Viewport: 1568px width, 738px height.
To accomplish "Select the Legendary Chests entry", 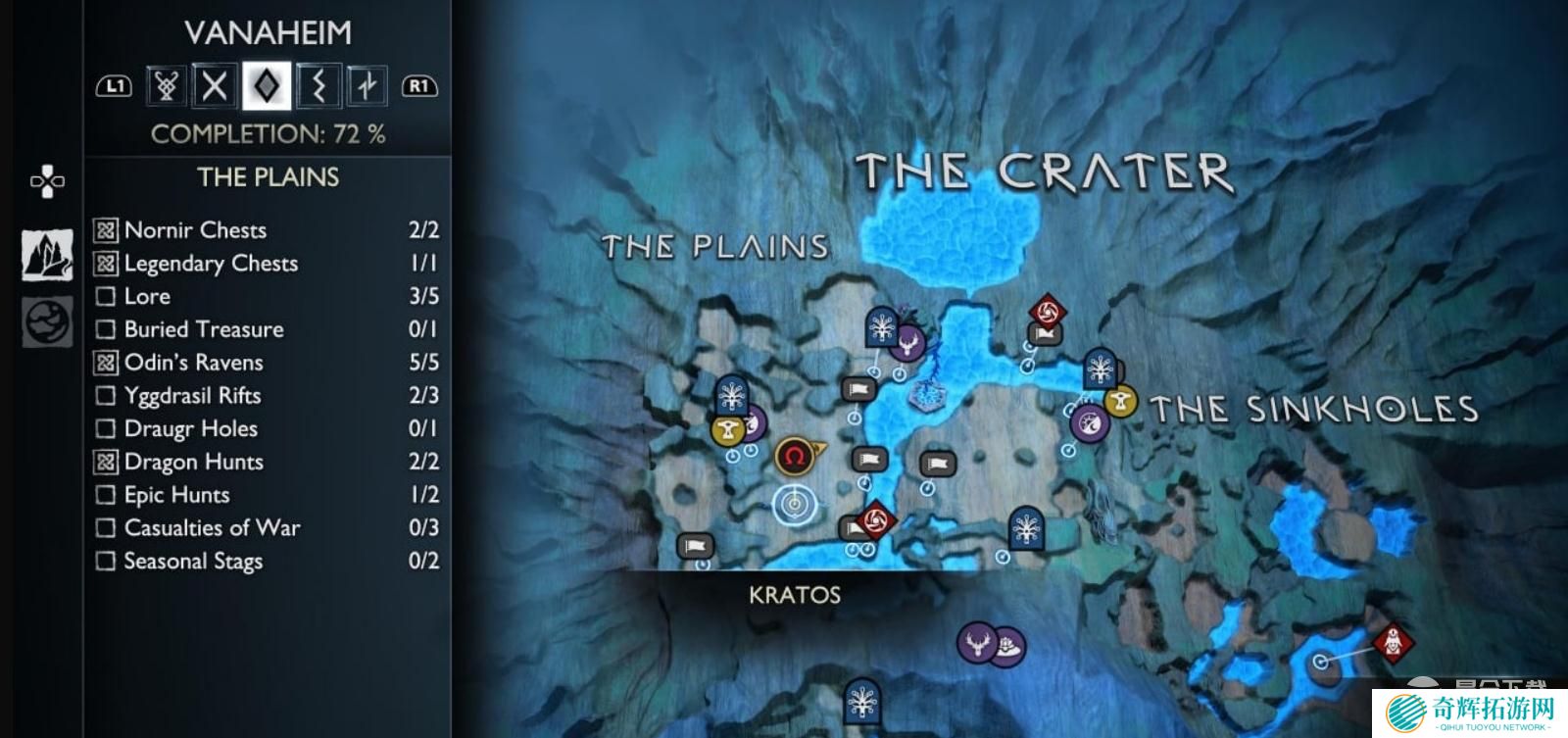I will (265, 264).
